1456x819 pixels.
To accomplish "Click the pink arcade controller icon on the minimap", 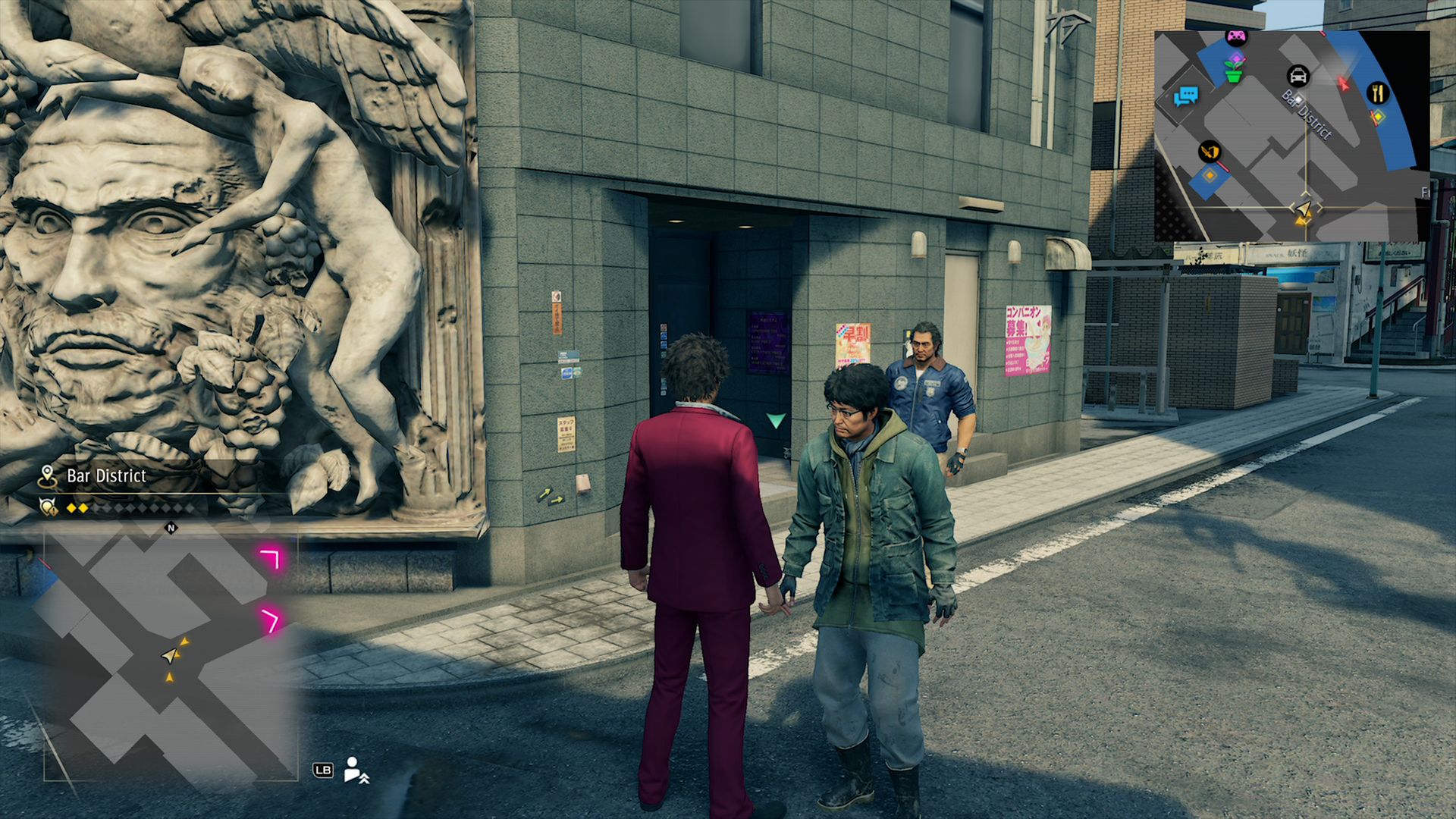I will click(1236, 36).
